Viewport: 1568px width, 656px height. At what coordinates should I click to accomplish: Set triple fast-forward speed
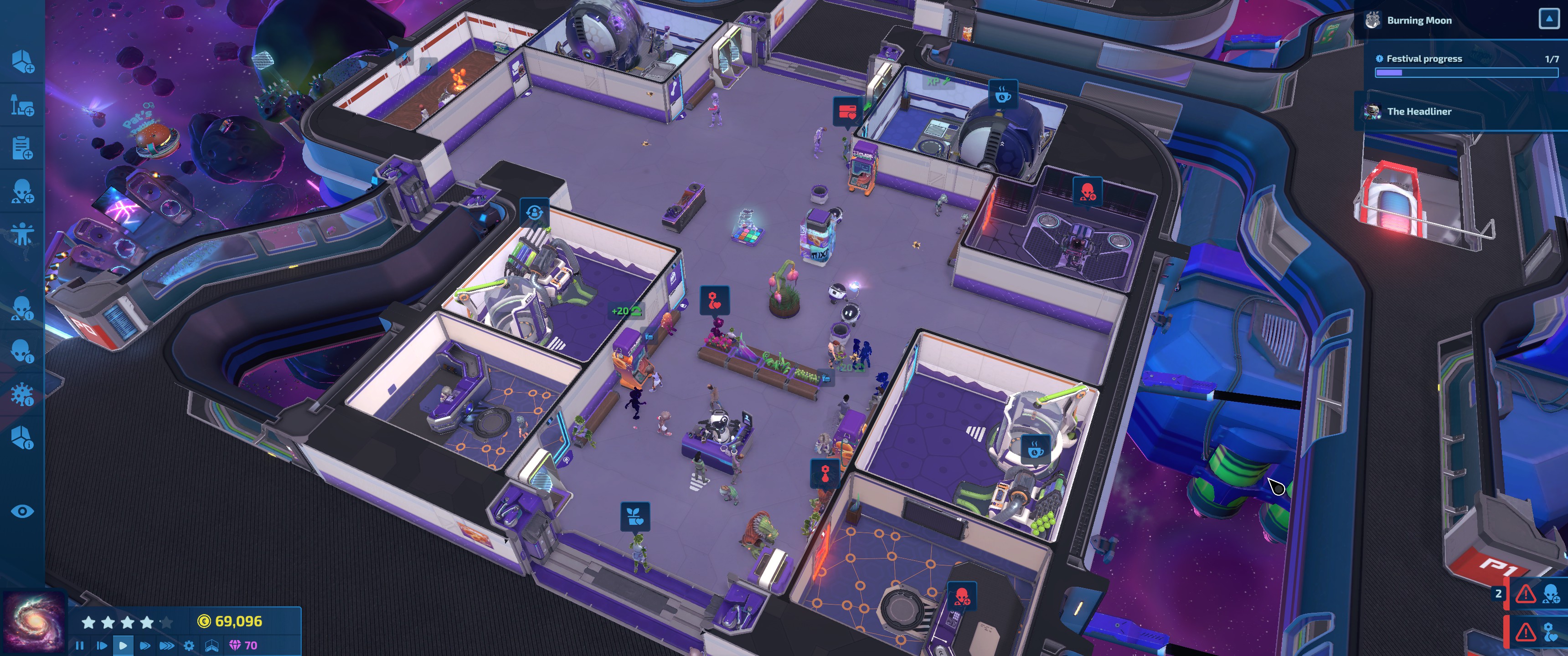pyautogui.click(x=167, y=645)
